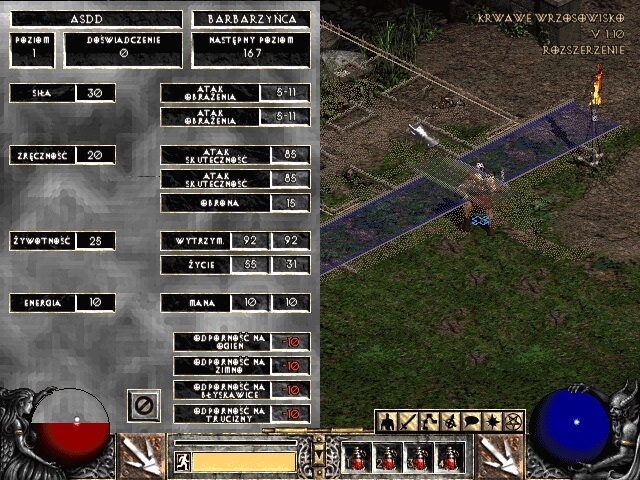Screen dimensions: 640x480
Task: Toggle the mini-panel with the center arrow button
Action: click(x=319, y=455)
